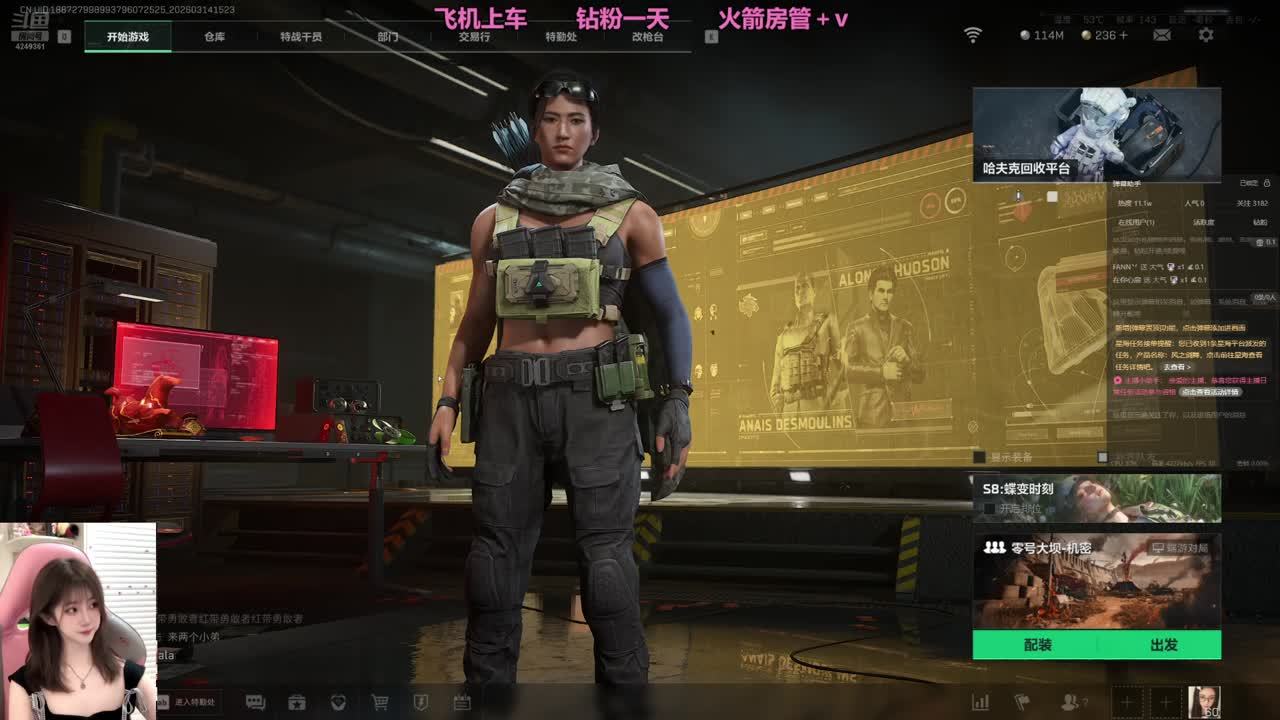
Task: Open the 特勤处 tab
Action: (x=561, y=37)
